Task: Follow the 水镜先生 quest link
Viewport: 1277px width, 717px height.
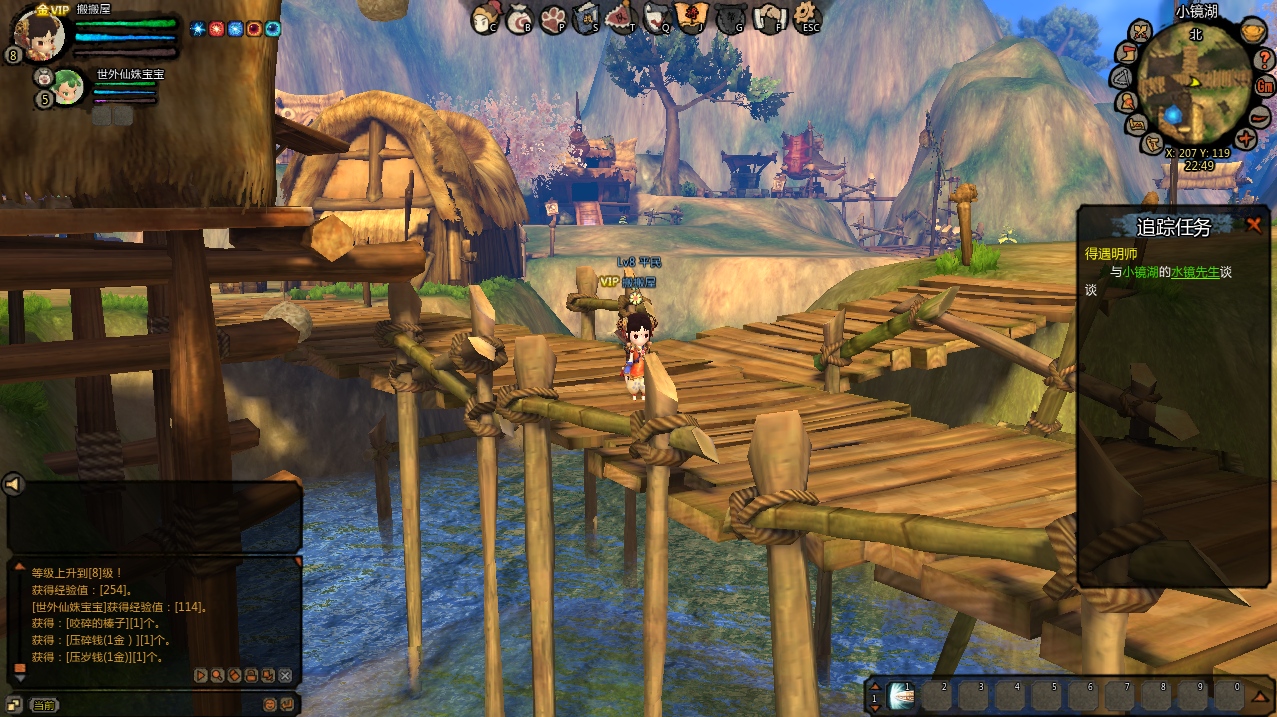Action: click(x=1196, y=271)
